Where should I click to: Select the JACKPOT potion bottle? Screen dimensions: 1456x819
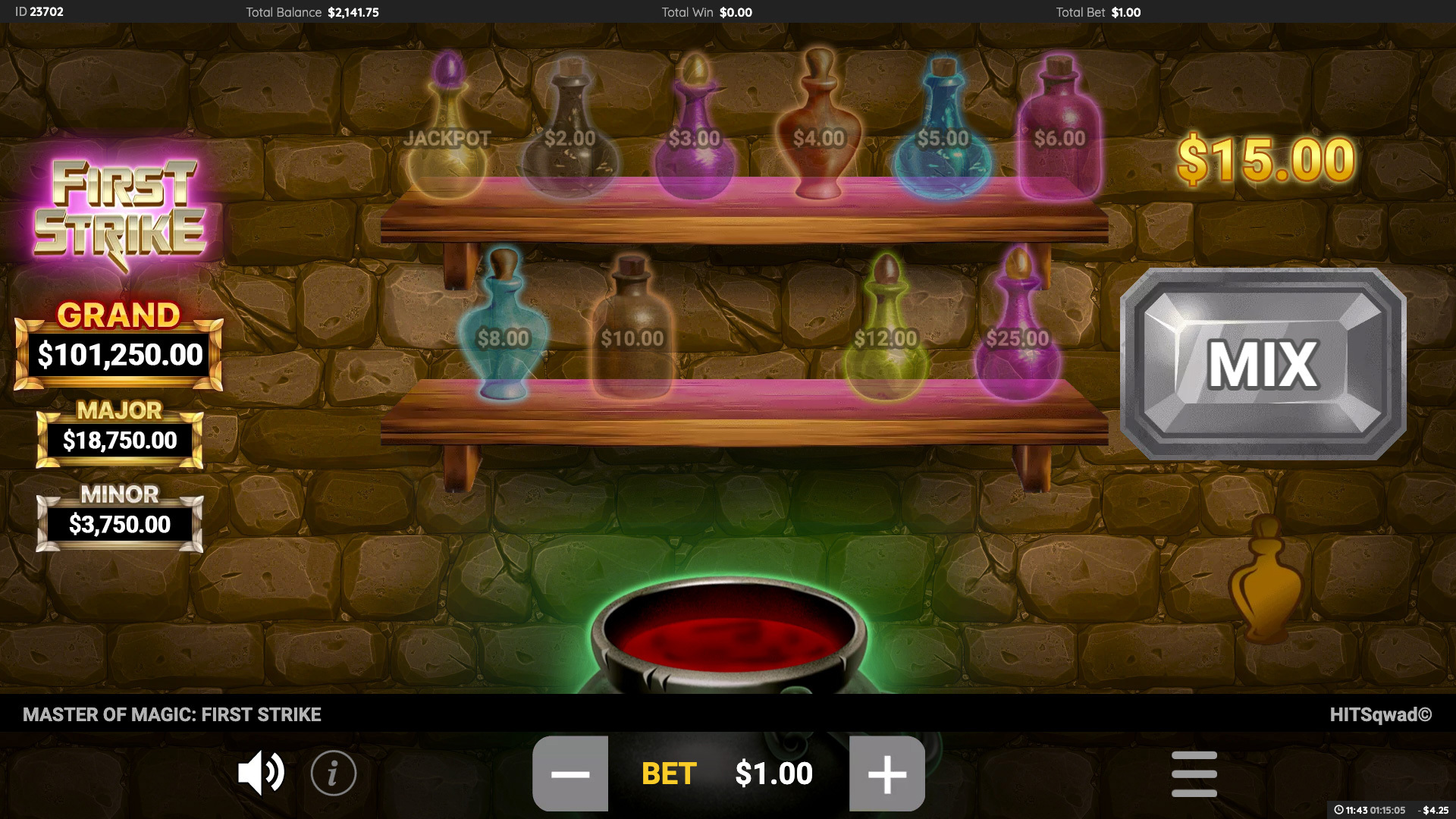[447, 129]
